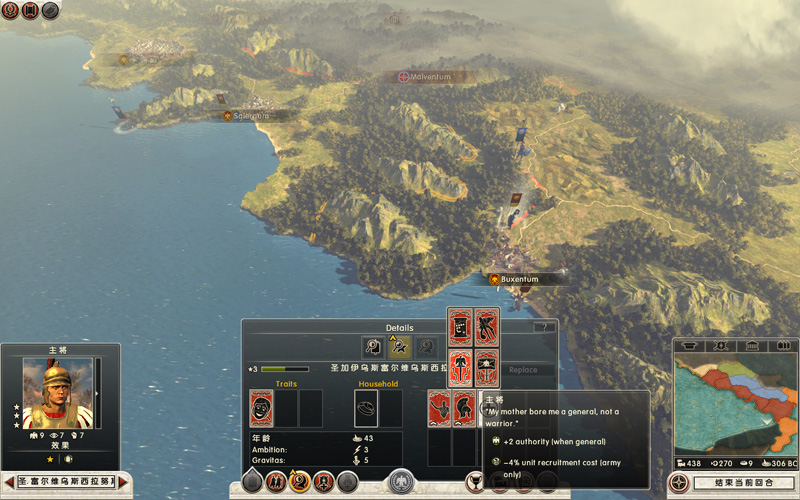
Task: Click the Replace button
Action: [523, 370]
